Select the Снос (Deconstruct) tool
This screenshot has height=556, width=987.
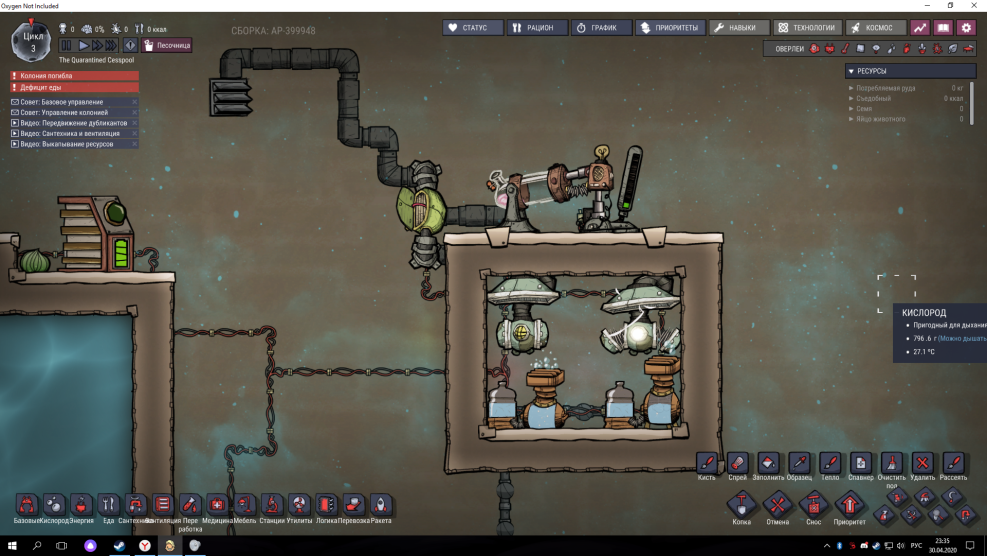pos(812,505)
